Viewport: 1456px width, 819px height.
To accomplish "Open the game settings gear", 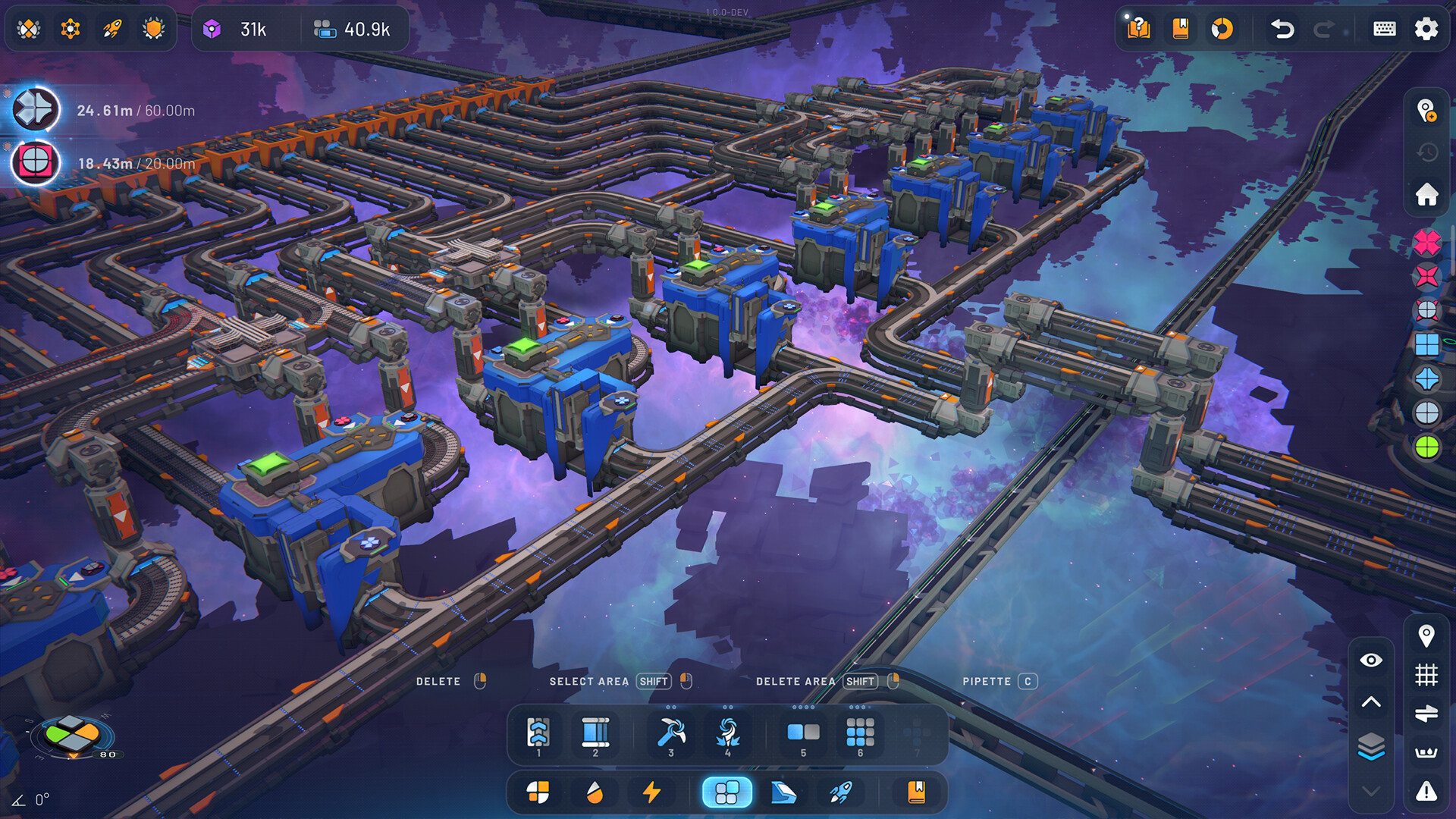I will pyautogui.click(x=1426, y=29).
